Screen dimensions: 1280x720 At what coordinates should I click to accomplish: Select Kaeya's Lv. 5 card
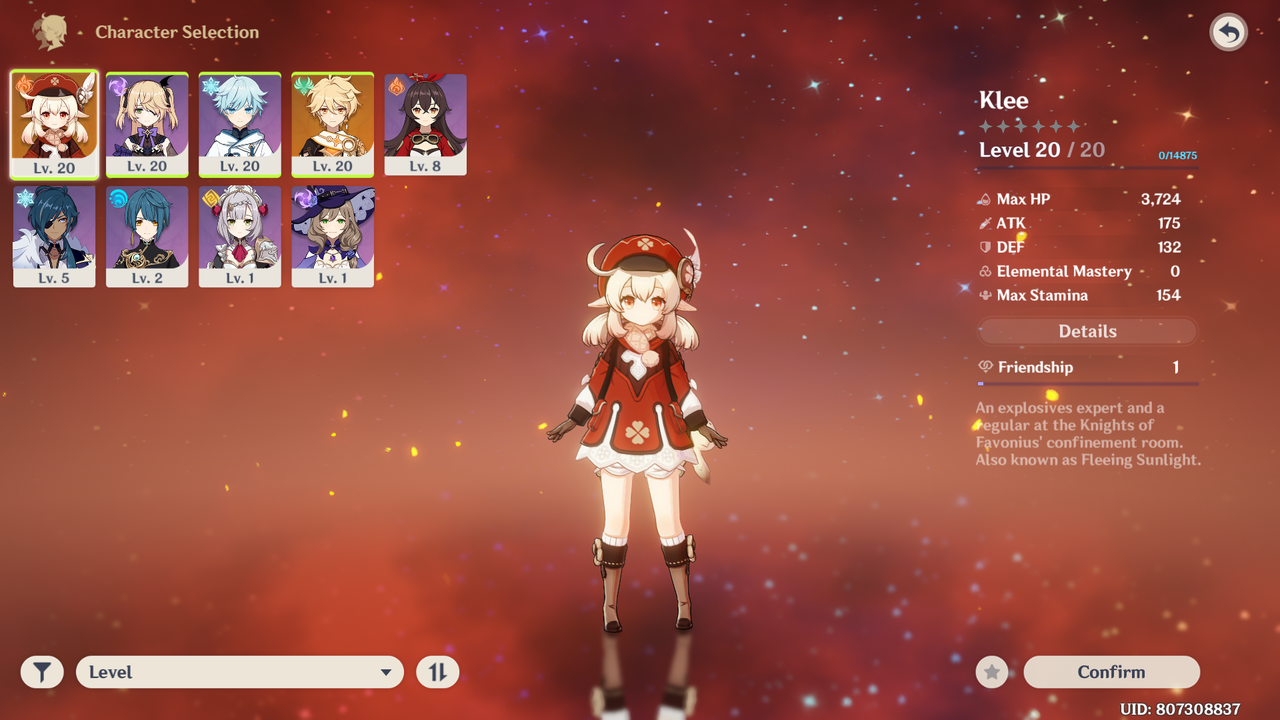(54, 236)
